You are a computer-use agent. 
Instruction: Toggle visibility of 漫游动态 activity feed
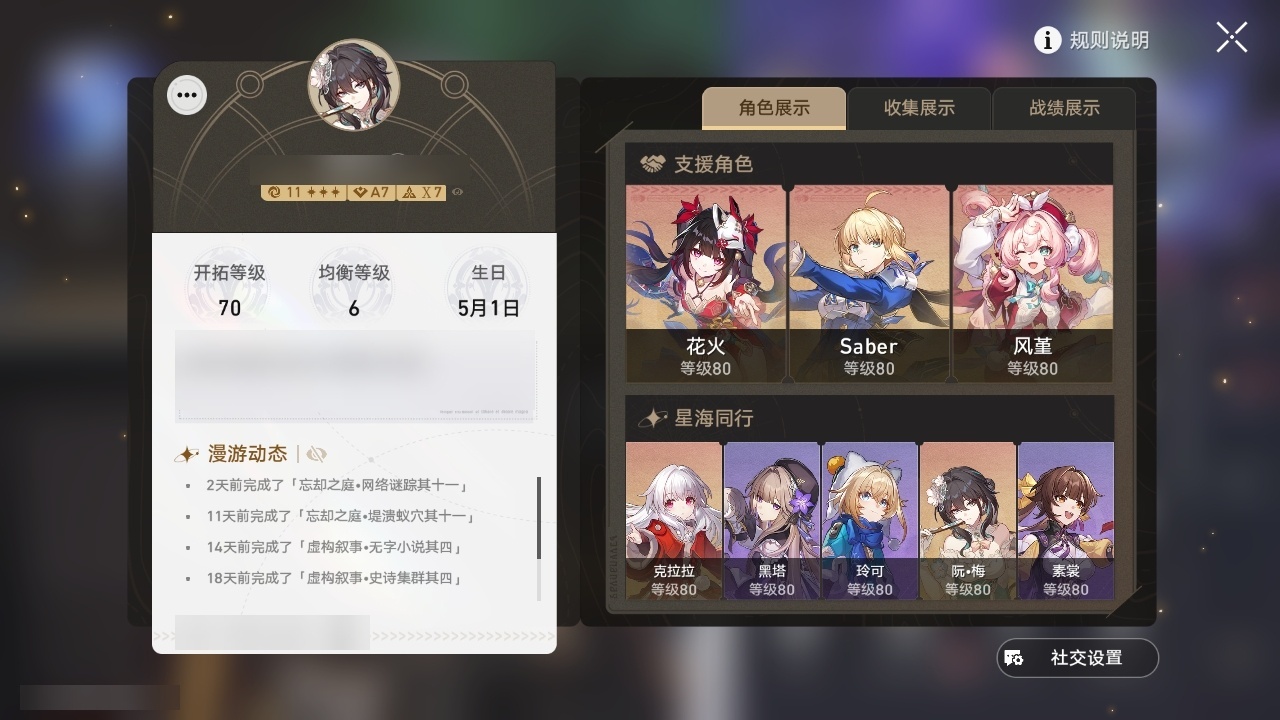coord(317,453)
